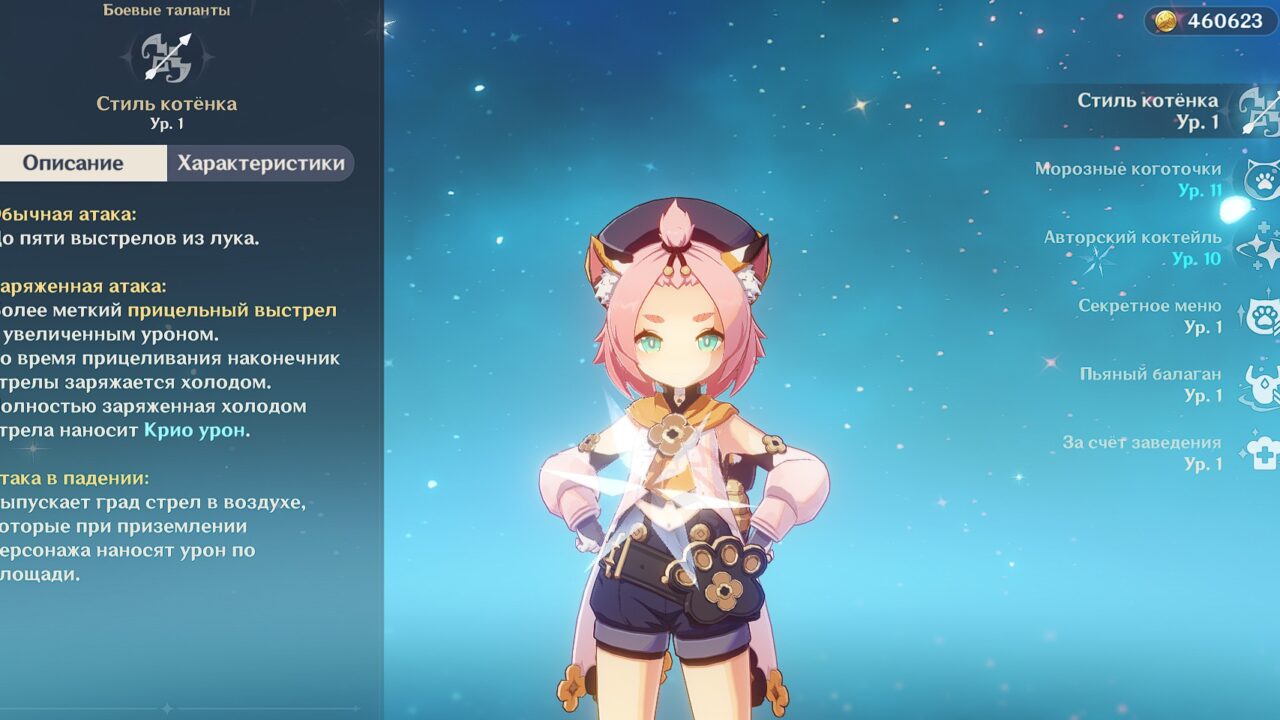Viewport: 1280px width, 720px height.
Task: Switch to the Описание tab
Action: (74, 164)
